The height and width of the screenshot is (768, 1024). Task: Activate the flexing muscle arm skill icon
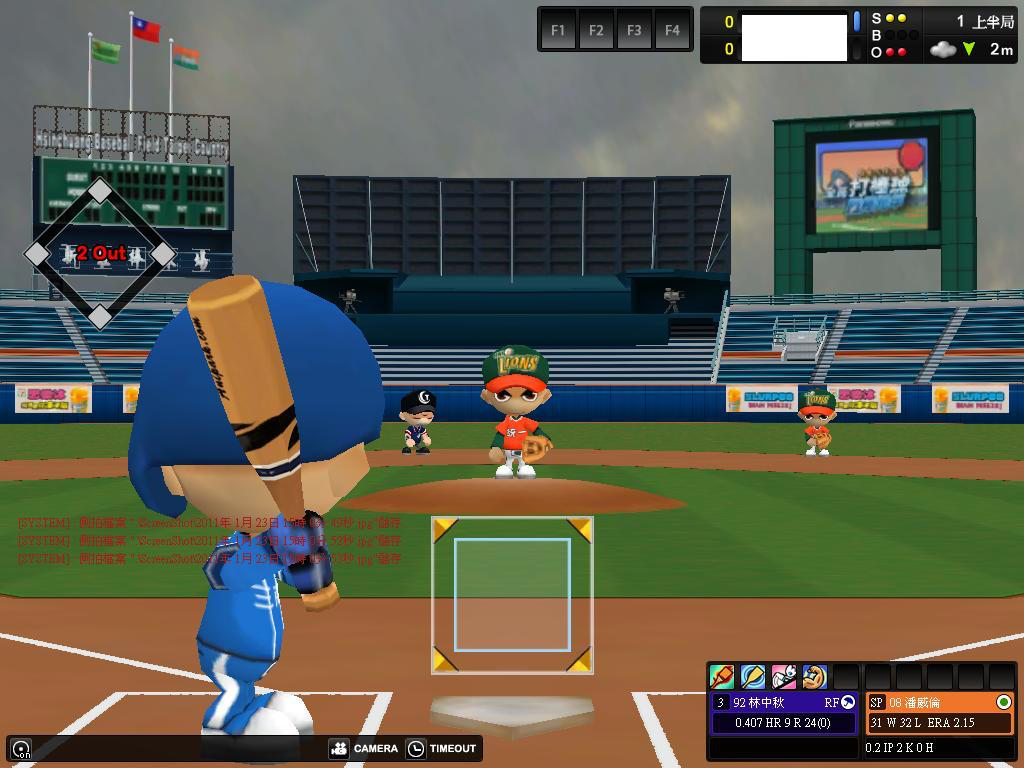(x=815, y=677)
